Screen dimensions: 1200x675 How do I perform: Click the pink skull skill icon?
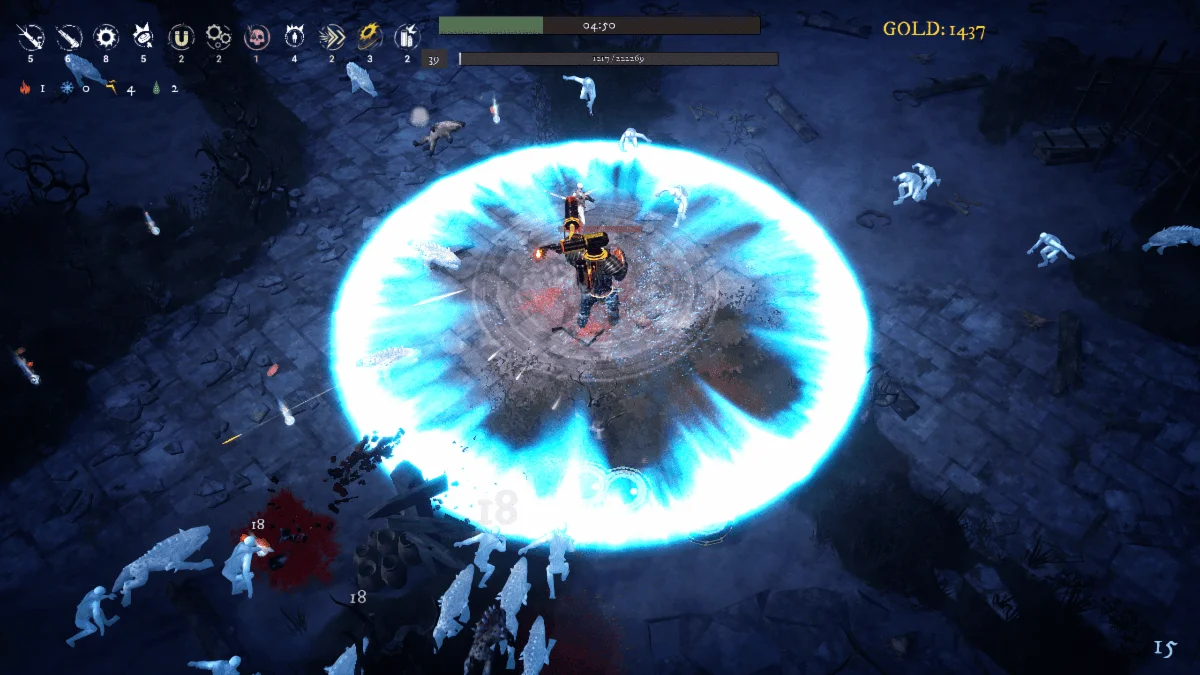click(257, 38)
